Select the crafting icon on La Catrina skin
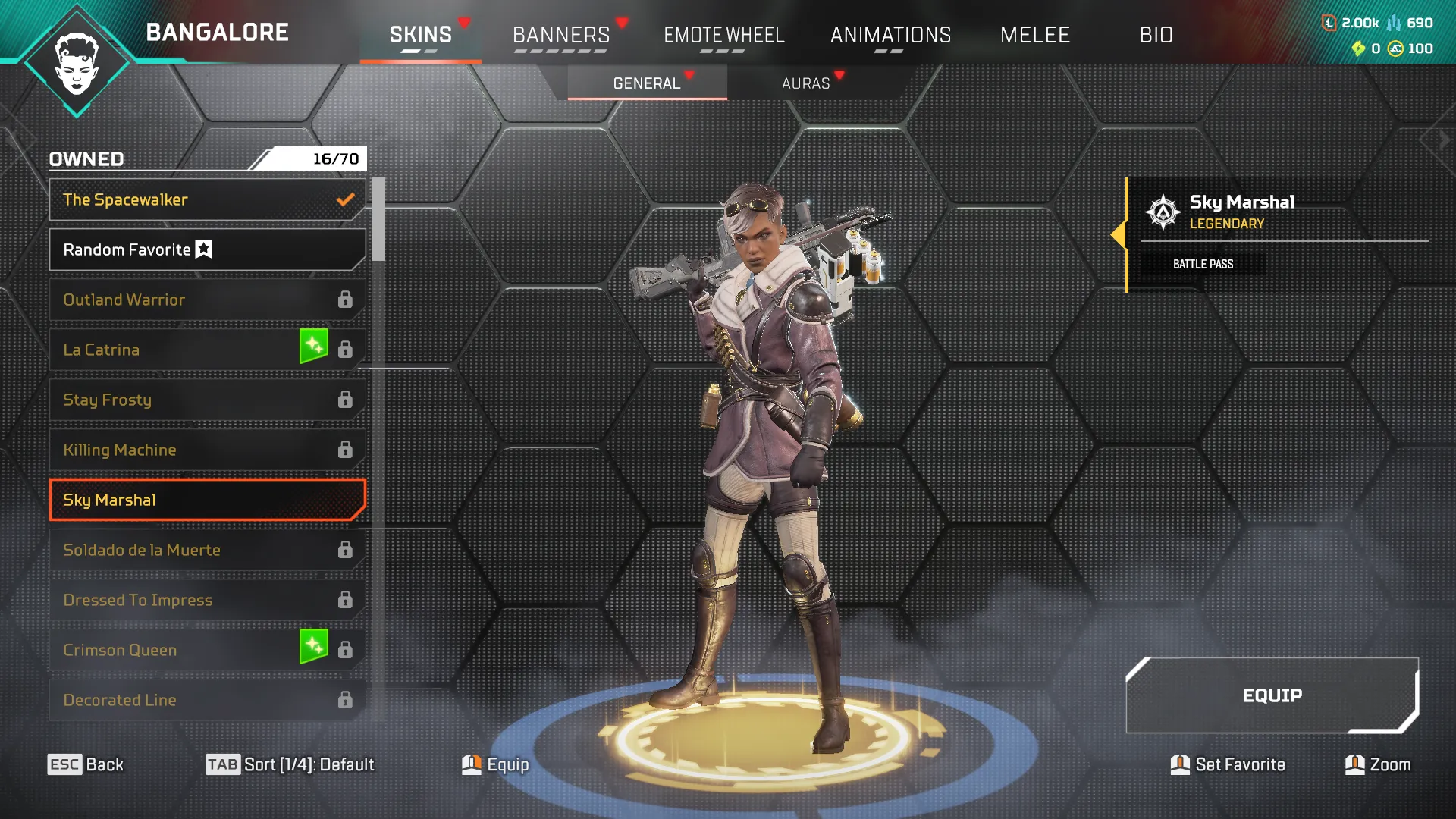1456x819 pixels. [x=313, y=345]
